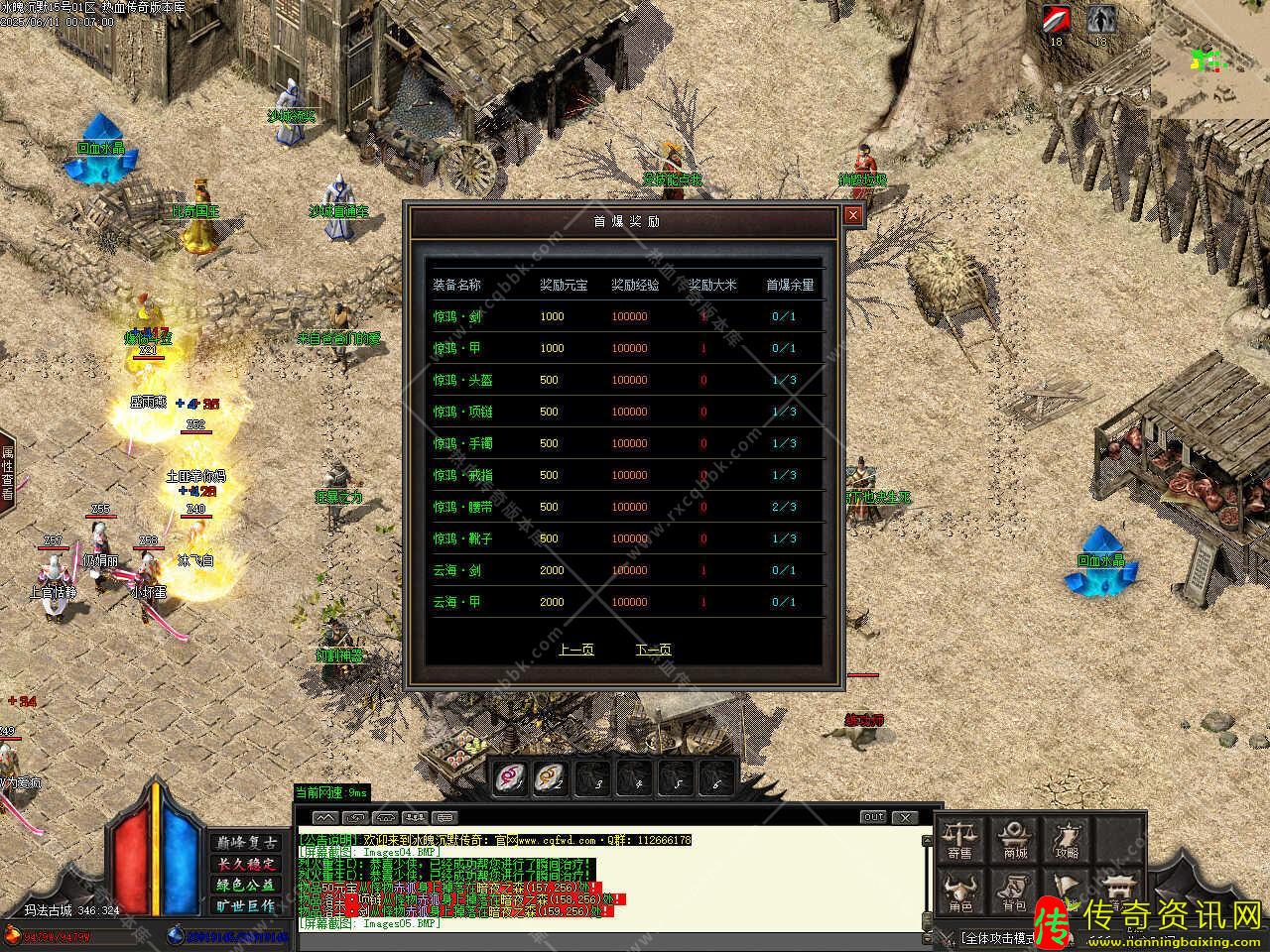Open the 属性查看 side tab
Image resolution: width=1270 pixels, height=952 pixels.
(x=7, y=474)
